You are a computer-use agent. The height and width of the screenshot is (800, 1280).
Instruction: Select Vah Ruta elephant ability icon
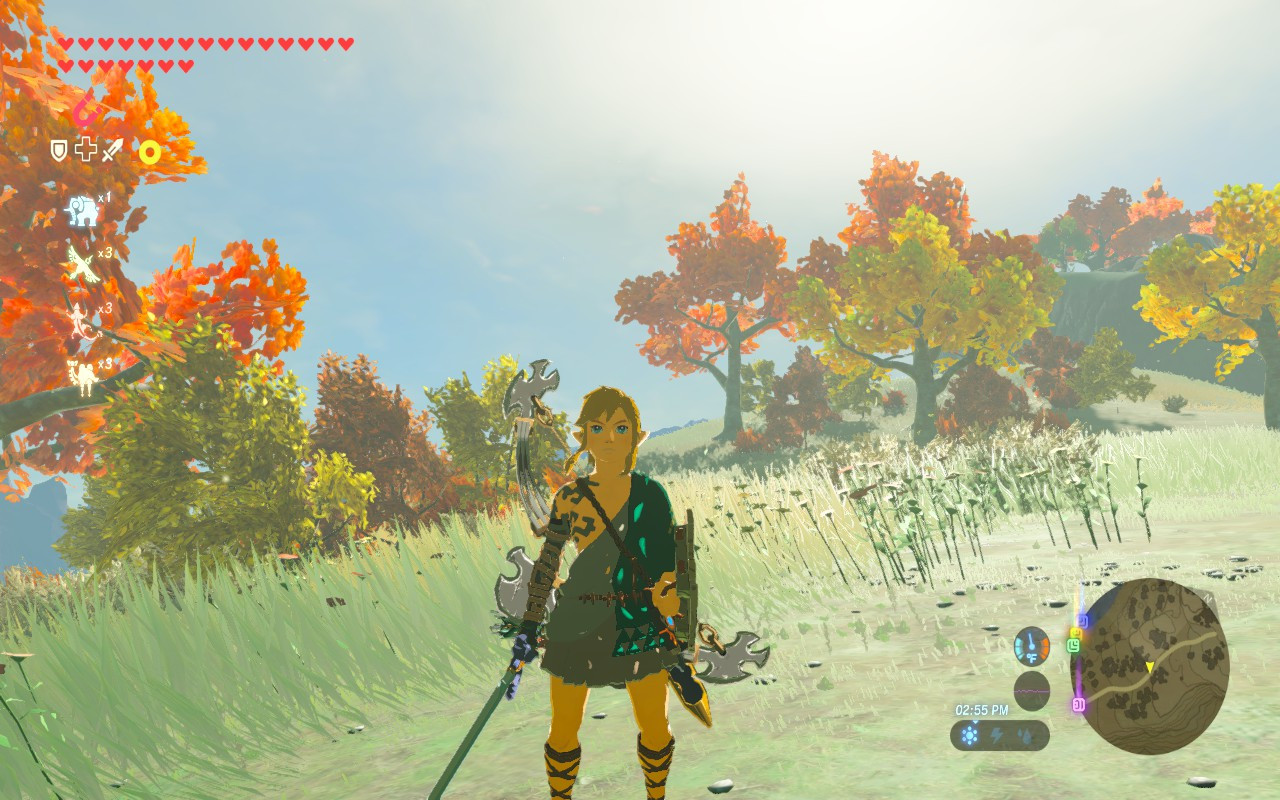(81, 211)
